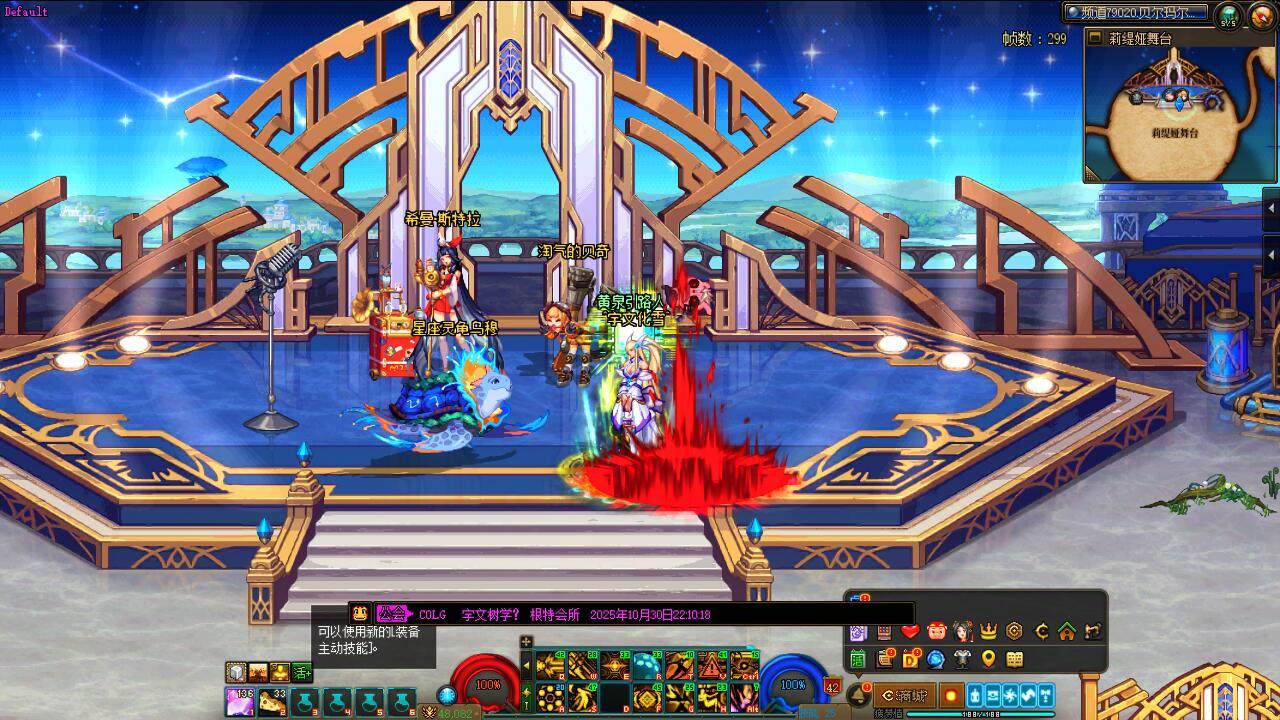
Task: Select the open yellow book icon
Action: coord(1015,659)
